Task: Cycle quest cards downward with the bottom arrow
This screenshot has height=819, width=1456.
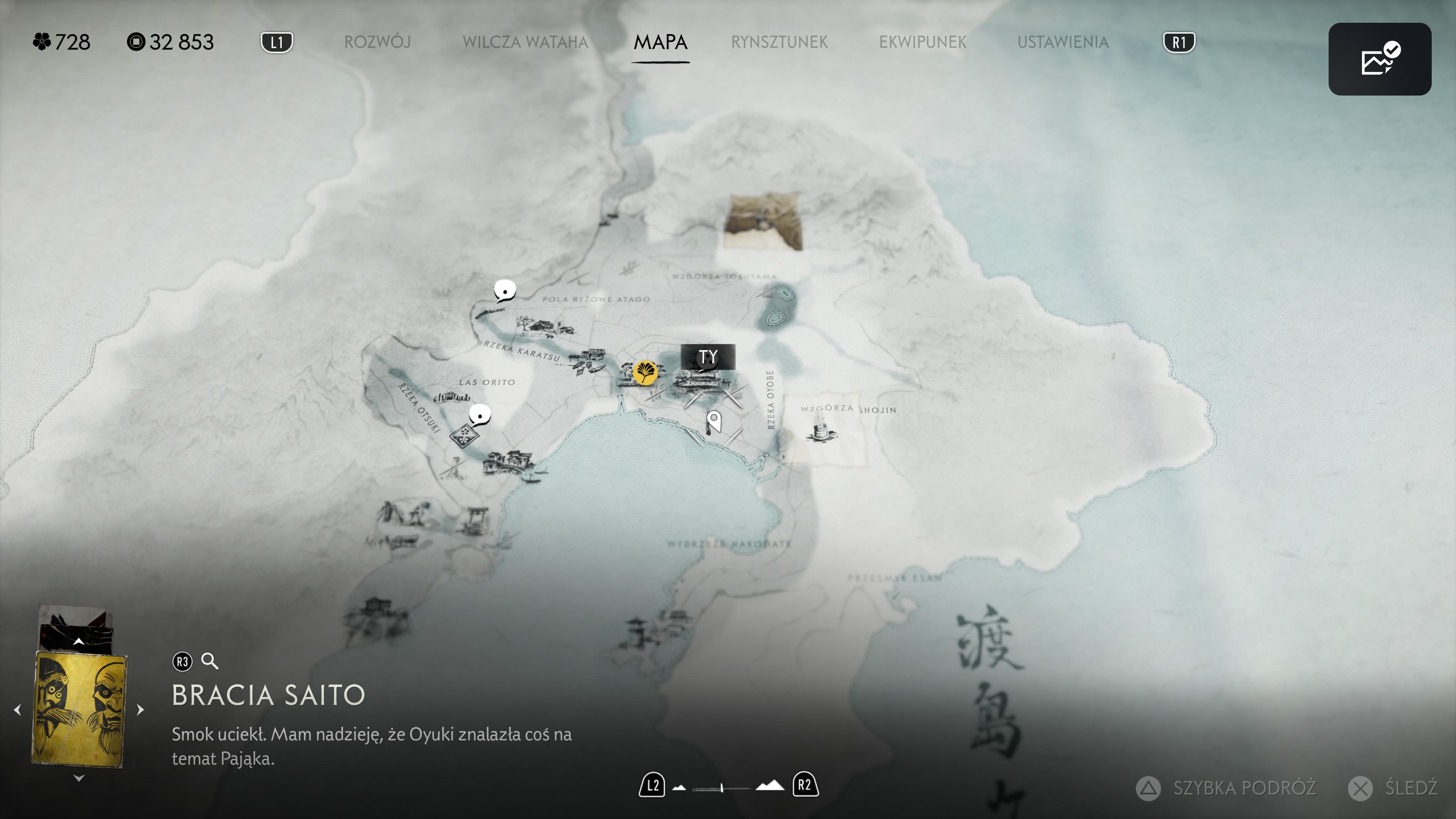Action: click(79, 778)
